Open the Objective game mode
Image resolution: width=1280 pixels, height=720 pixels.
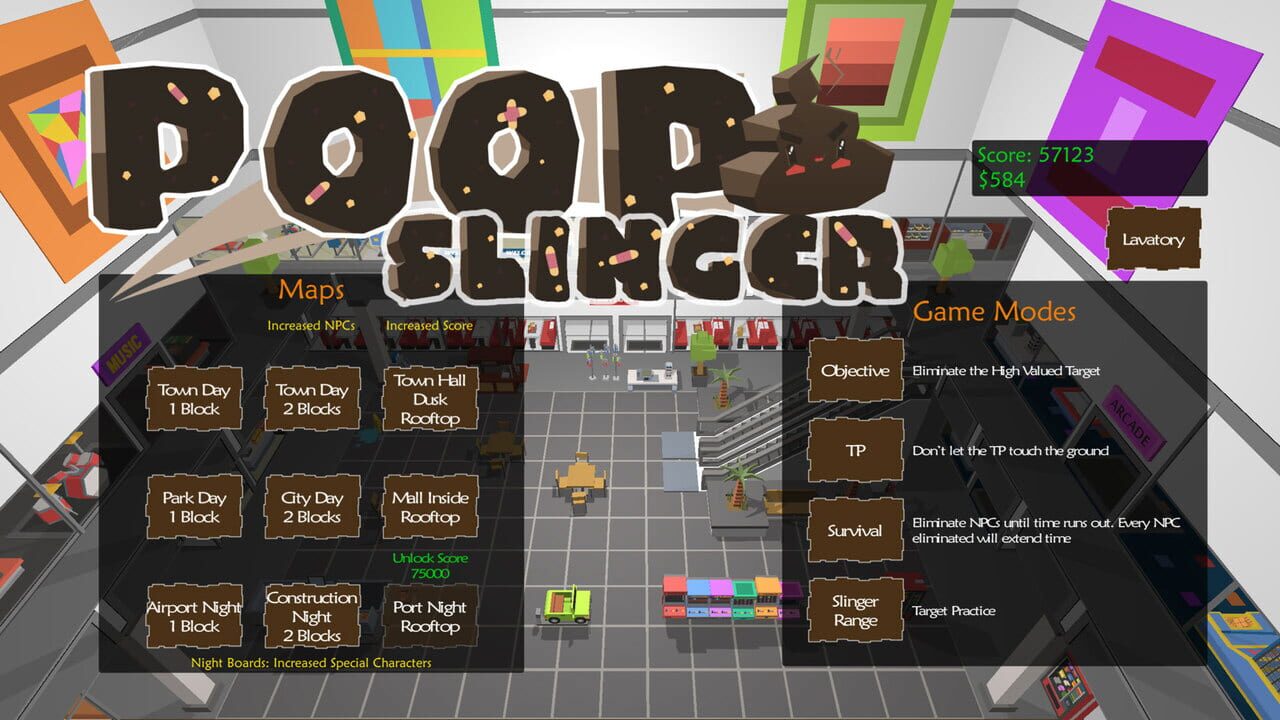pos(854,370)
